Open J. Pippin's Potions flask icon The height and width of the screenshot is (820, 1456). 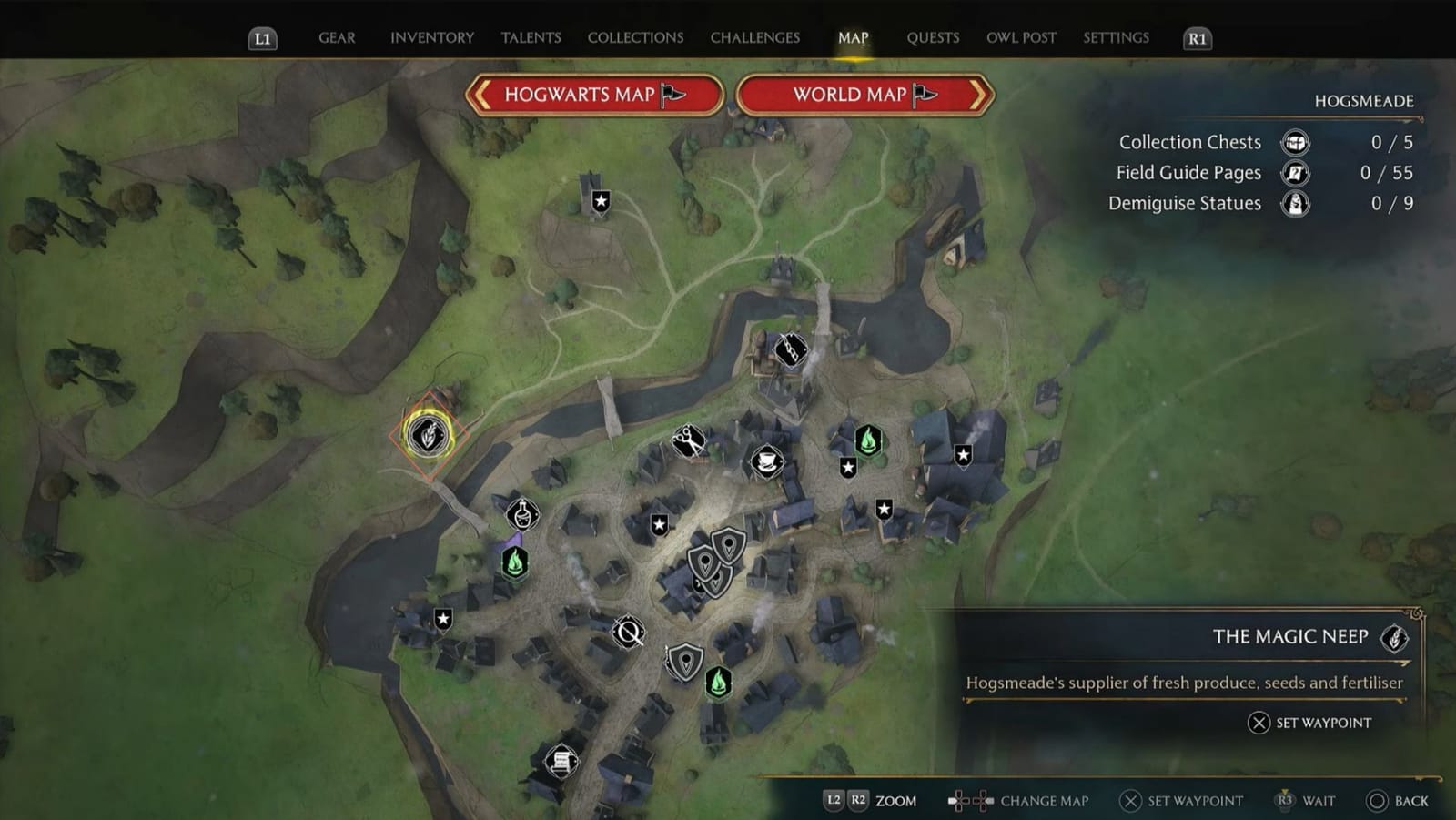click(521, 514)
